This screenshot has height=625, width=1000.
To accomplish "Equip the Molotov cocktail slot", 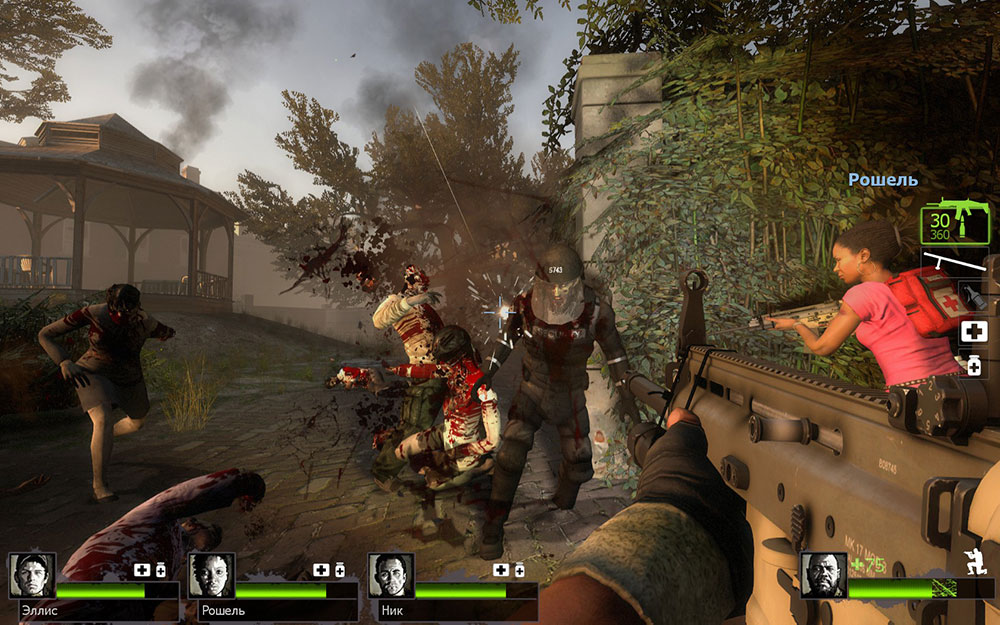I will coord(973,297).
